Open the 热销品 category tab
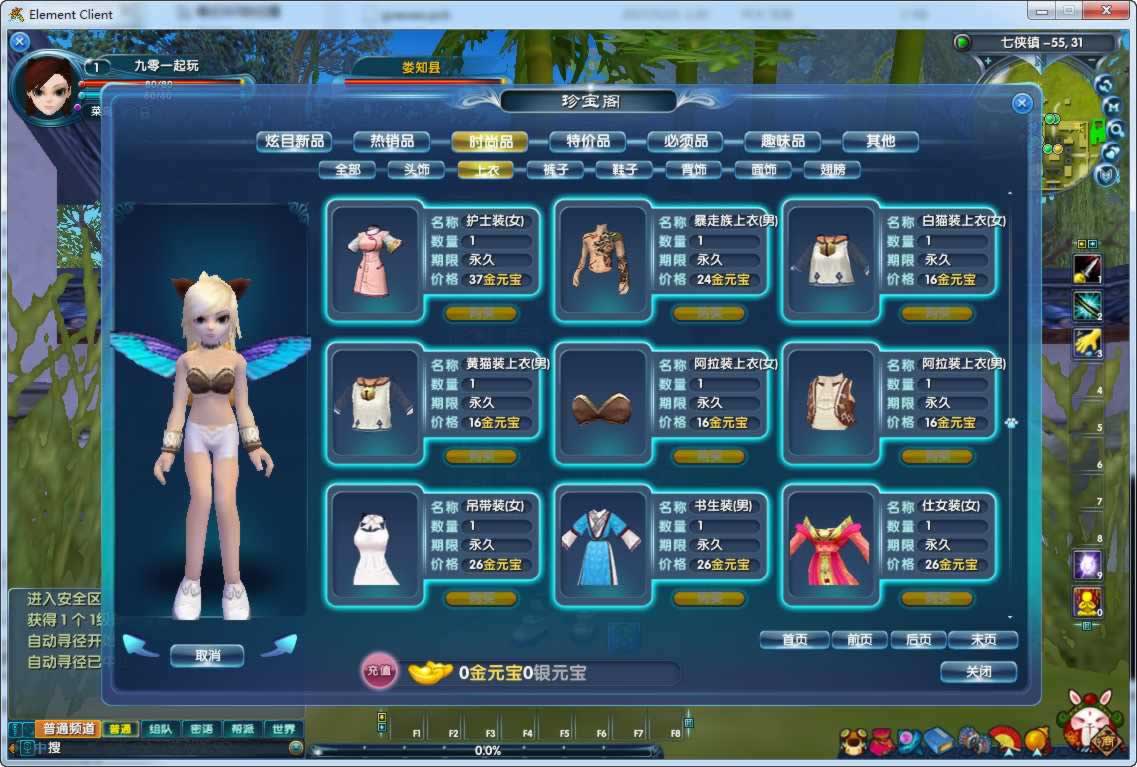Screen dimensions: 1137x767 tap(392, 141)
